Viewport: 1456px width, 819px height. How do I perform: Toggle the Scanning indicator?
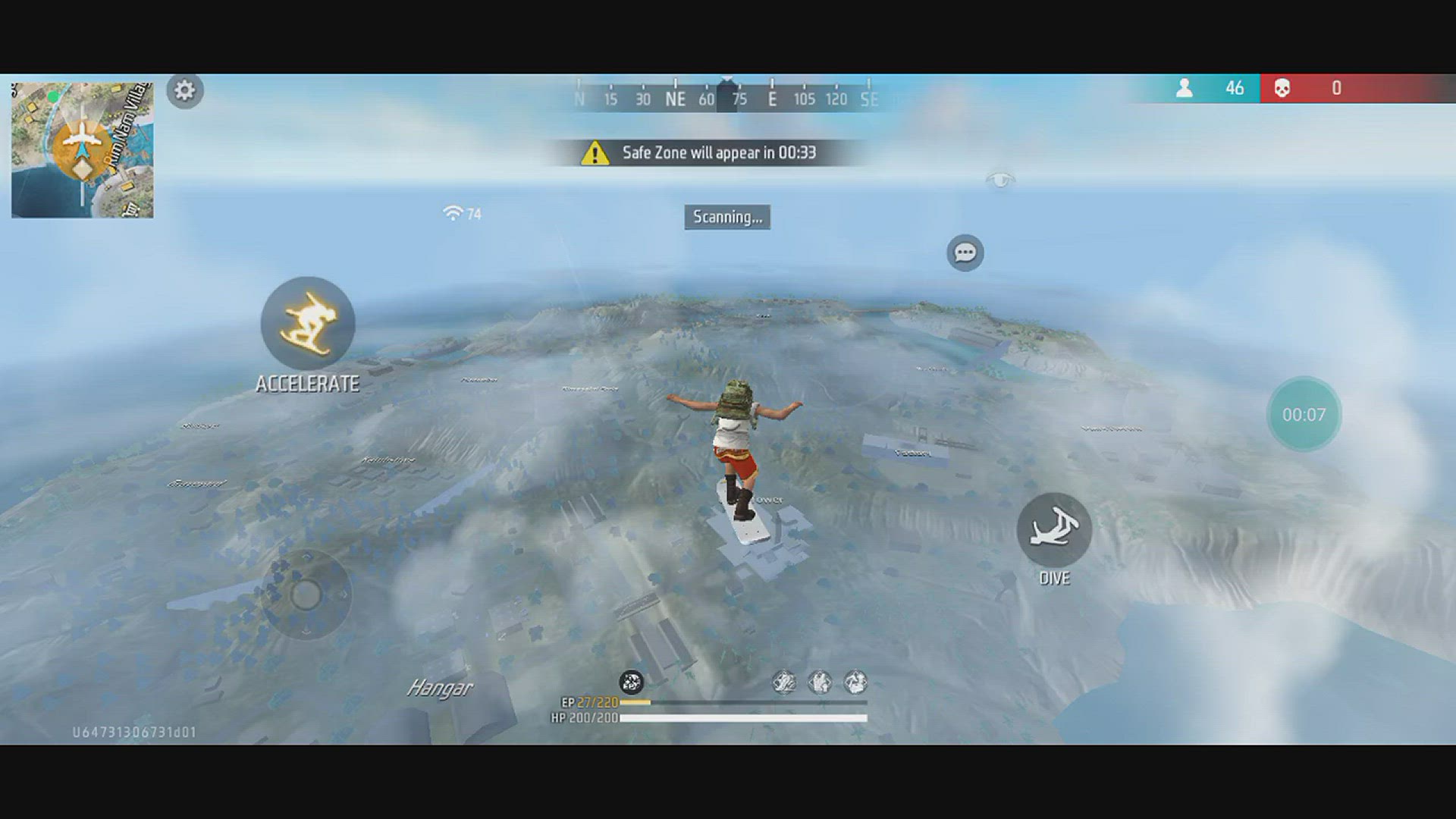(726, 218)
